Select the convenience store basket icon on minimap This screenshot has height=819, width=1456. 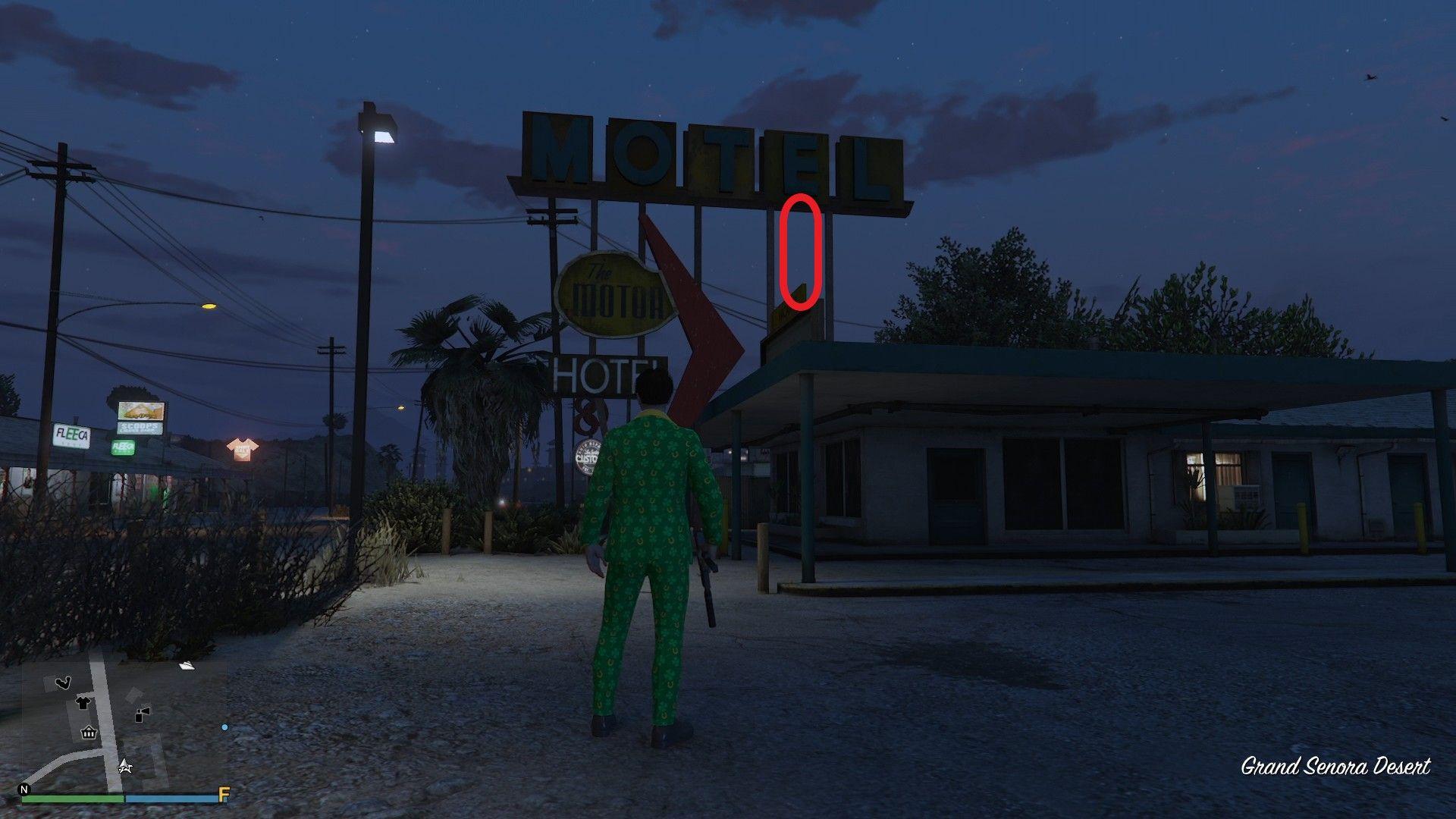coord(88,733)
